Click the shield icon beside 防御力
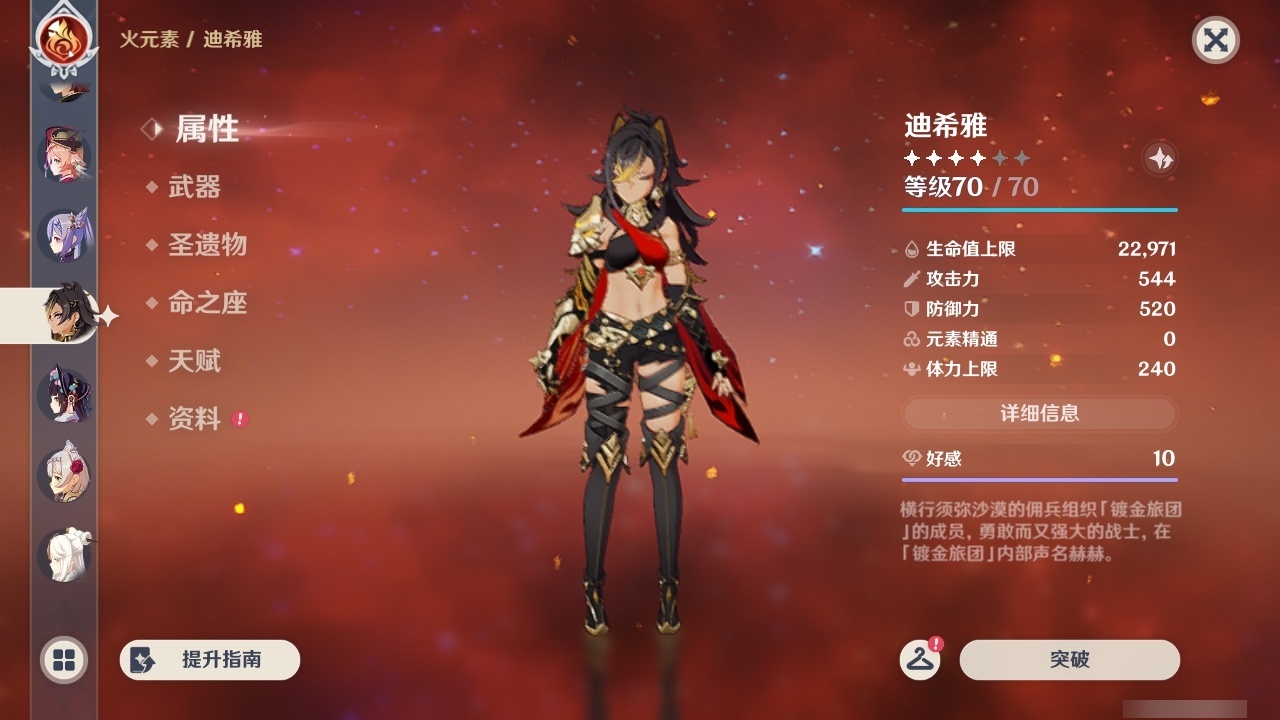This screenshot has height=720, width=1280. pos(908,309)
